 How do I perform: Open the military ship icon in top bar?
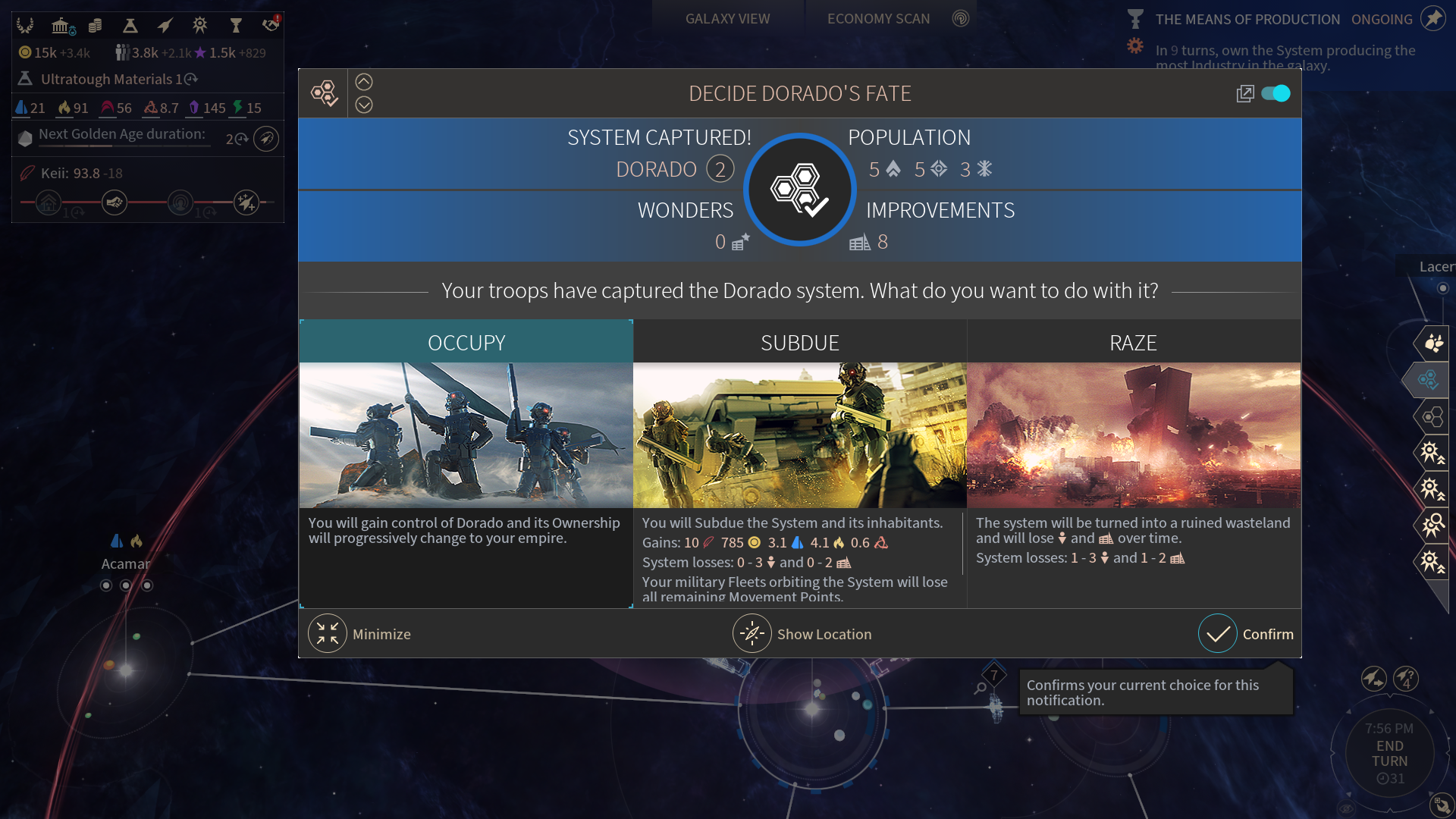(165, 26)
